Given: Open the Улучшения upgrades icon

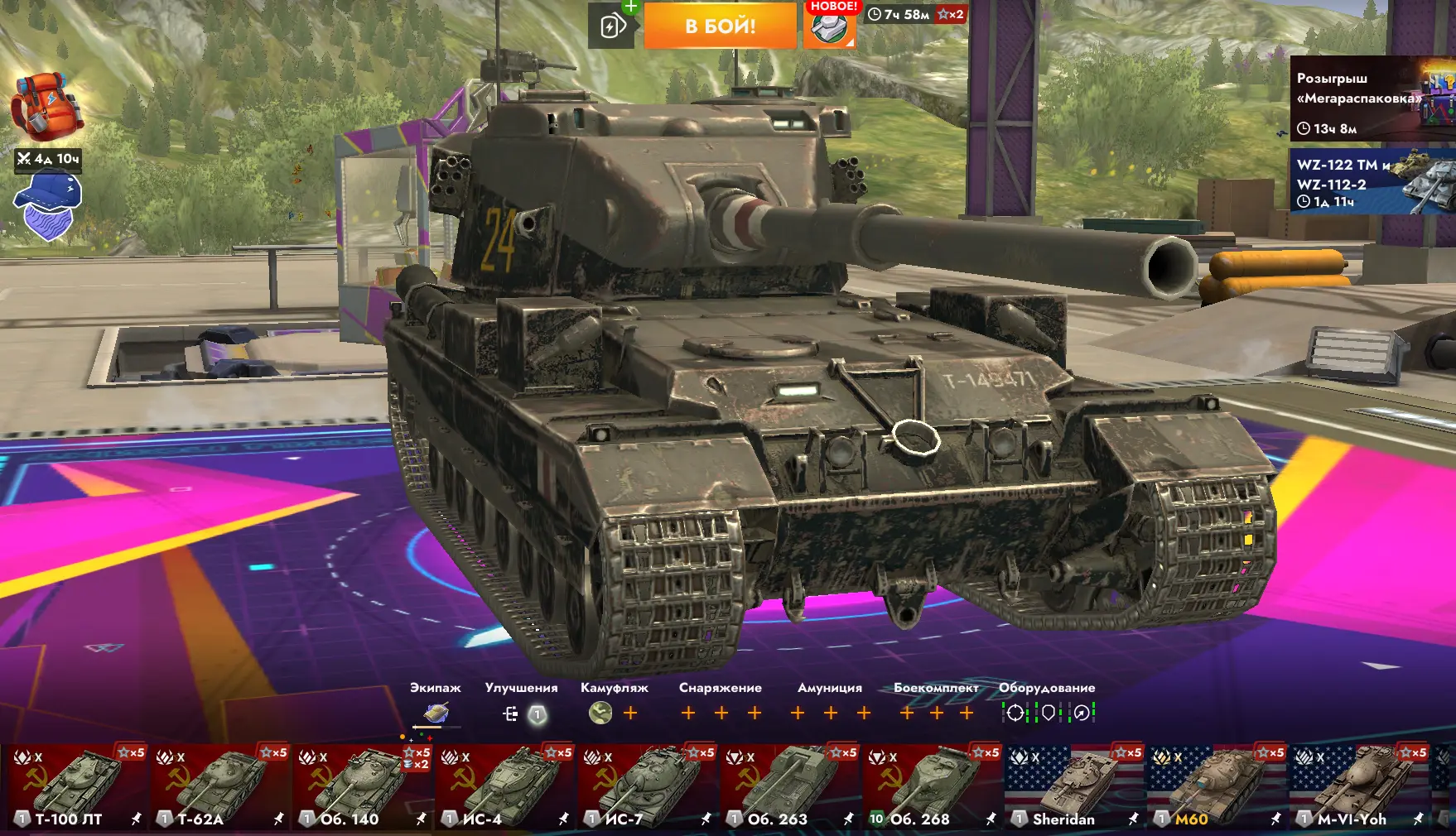Looking at the screenshot, I should coord(523,713).
